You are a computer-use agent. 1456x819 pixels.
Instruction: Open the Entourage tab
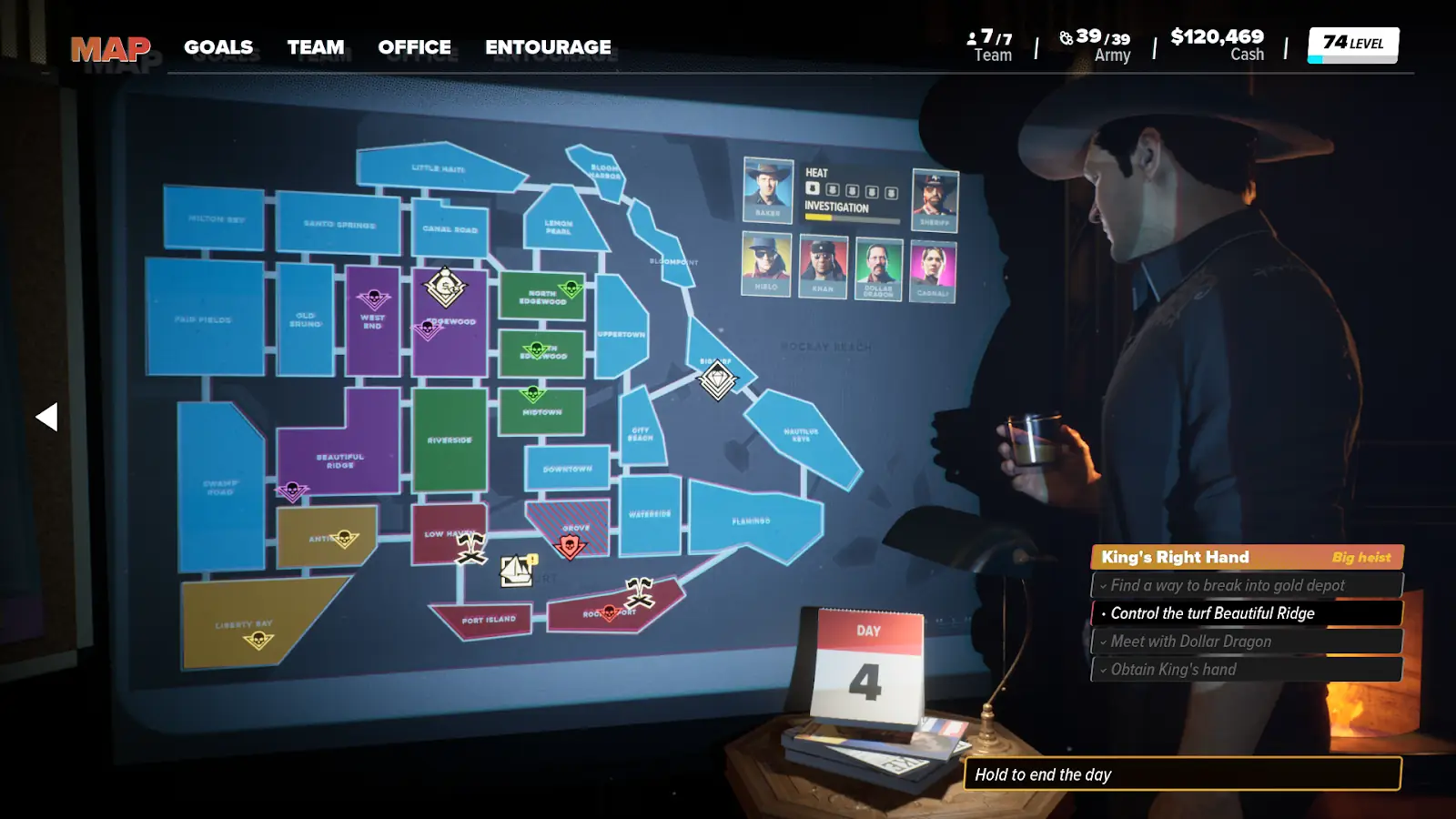tap(548, 47)
